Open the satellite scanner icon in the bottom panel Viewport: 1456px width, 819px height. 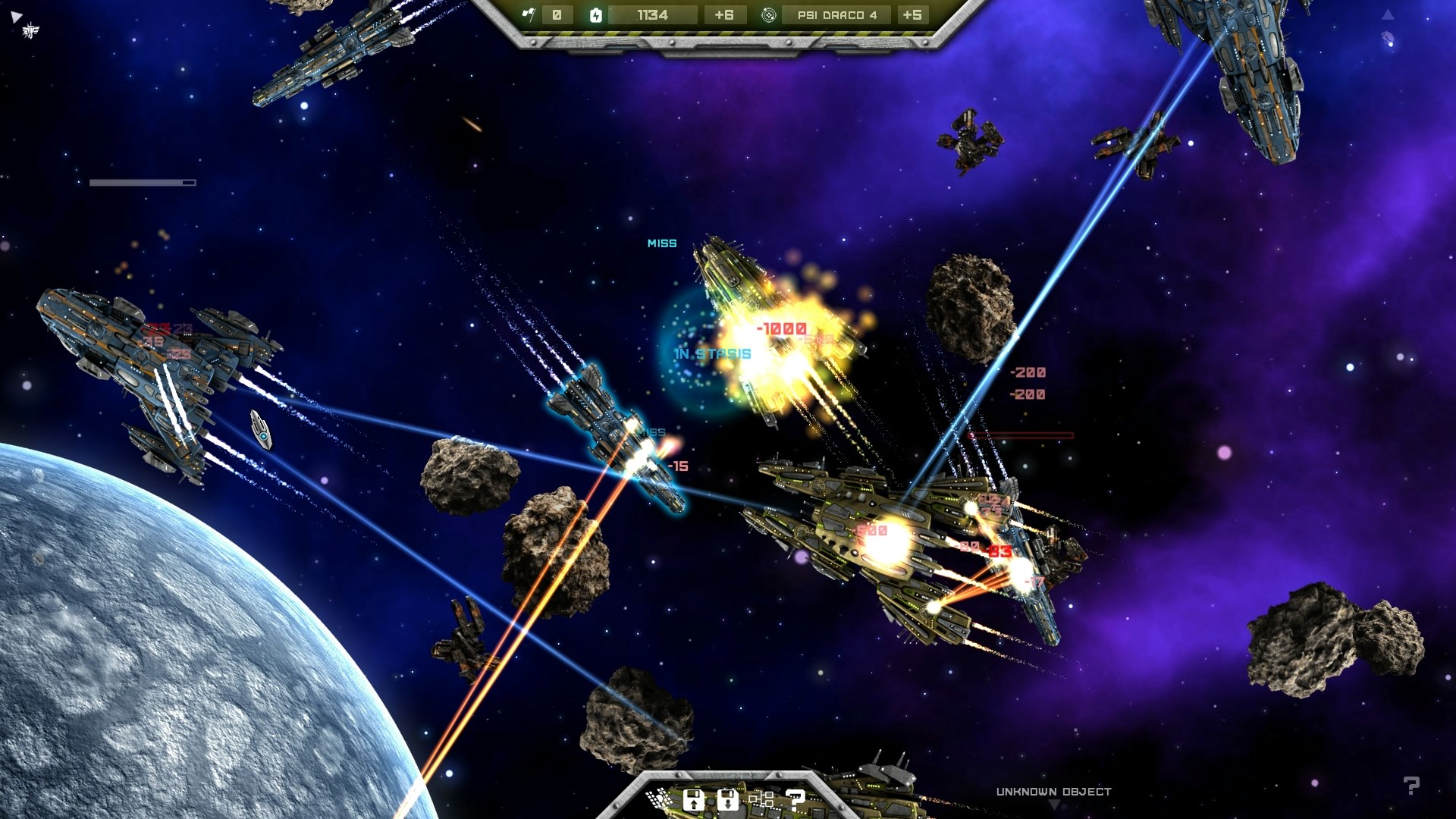[658, 800]
